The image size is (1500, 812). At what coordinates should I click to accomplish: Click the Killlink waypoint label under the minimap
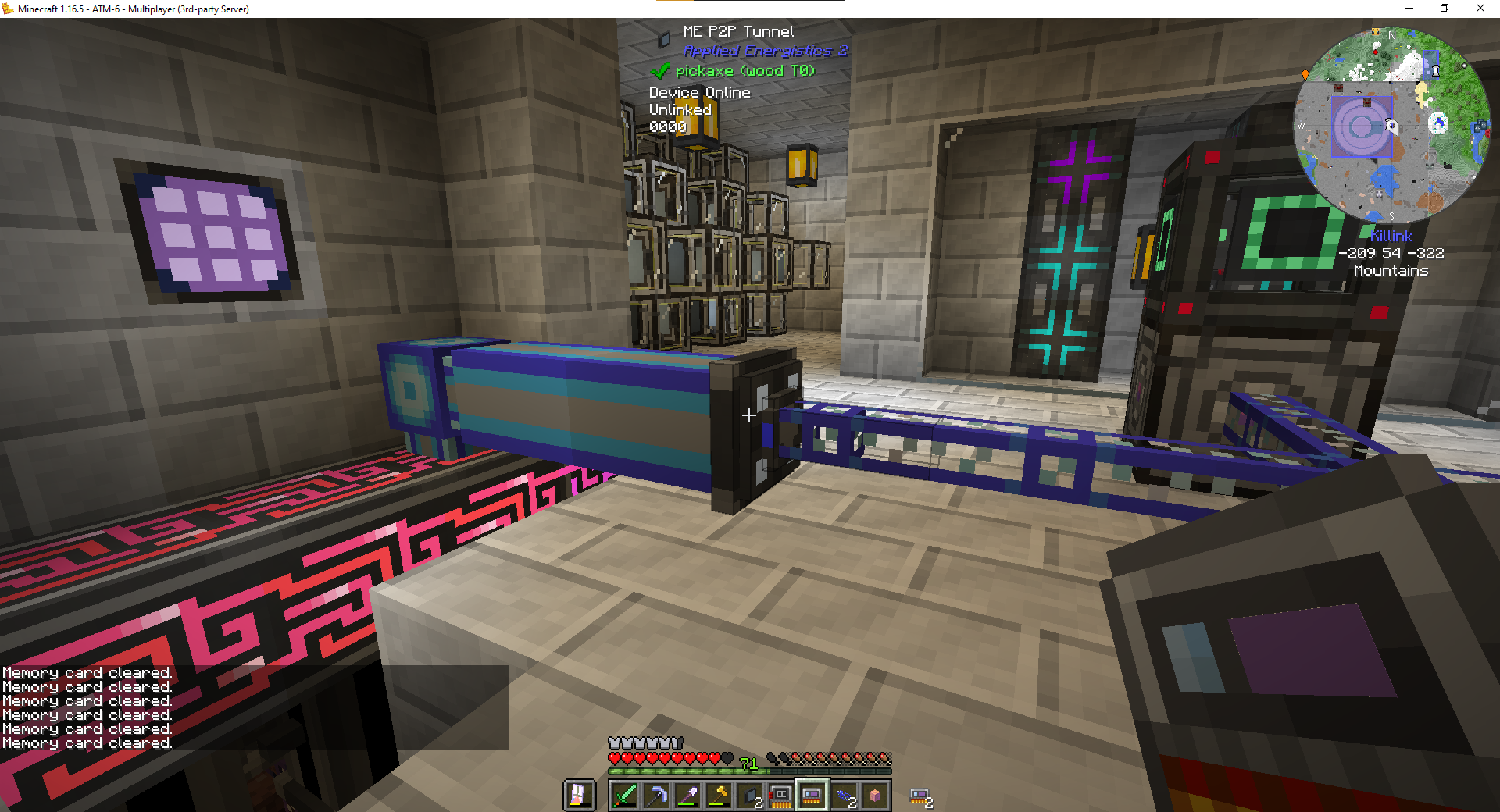point(1391,237)
